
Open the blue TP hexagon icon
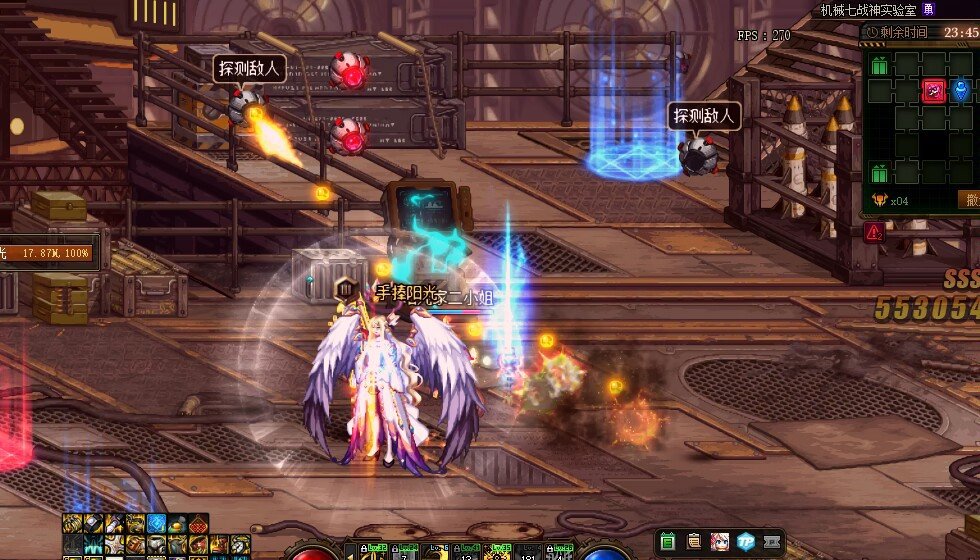745,541
